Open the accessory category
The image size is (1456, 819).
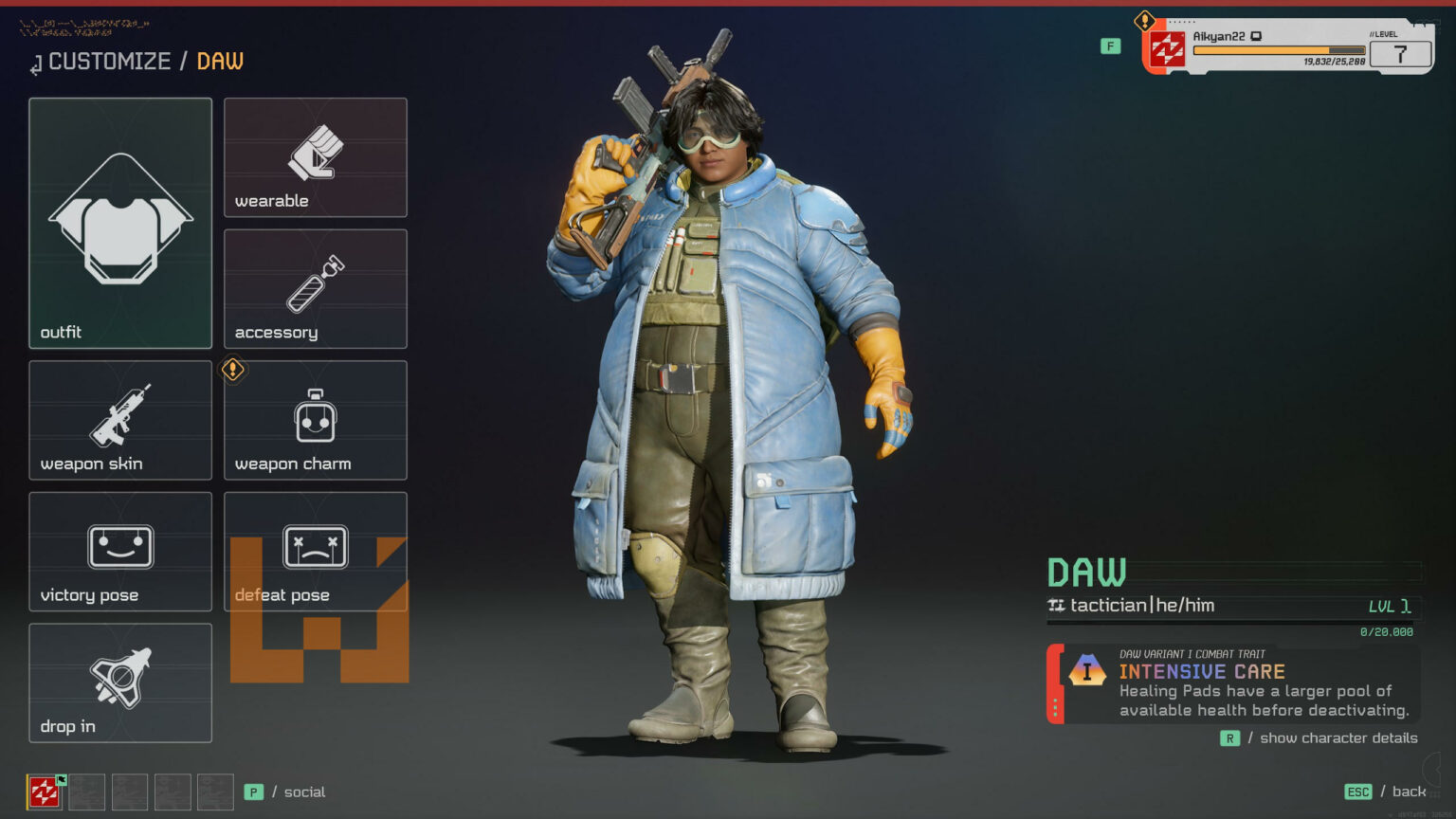coord(316,289)
